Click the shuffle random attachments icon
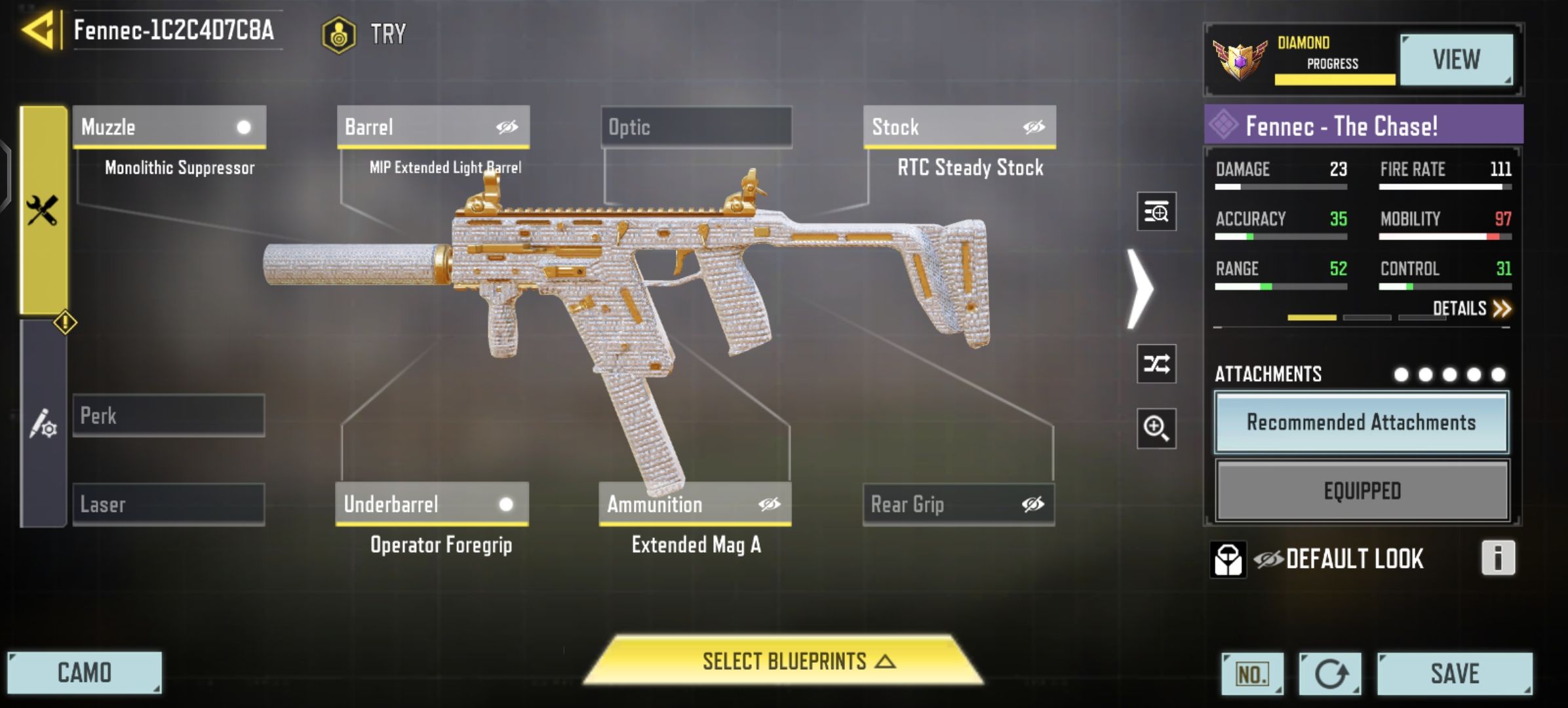The width and height of the screenshot is (1568, 708). tap(1156, 363)
